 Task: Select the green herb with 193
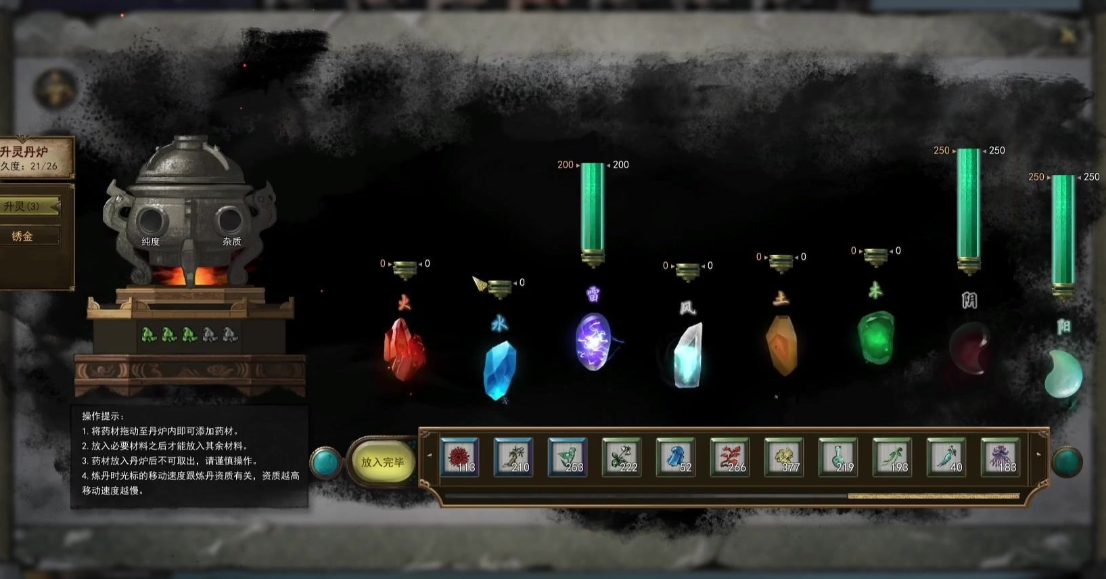click(x=891, y=457)
